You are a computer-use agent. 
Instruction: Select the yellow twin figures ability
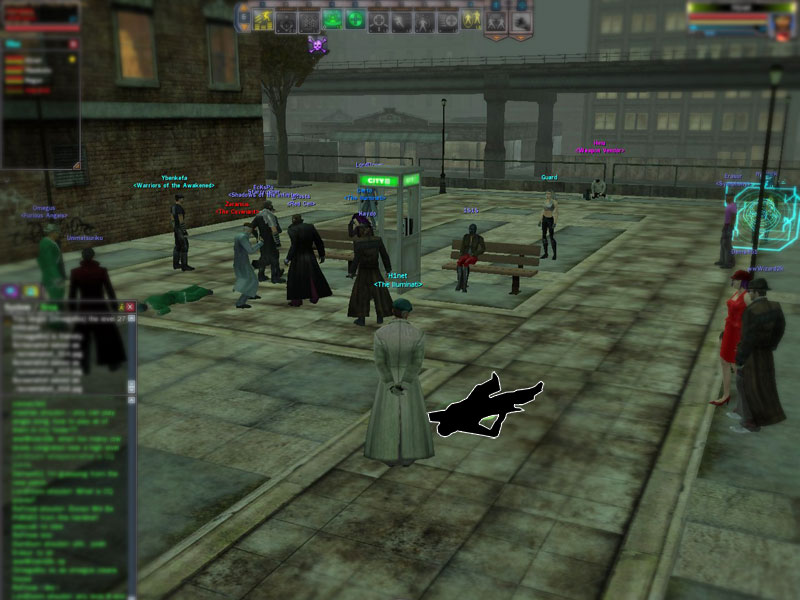[x=472, y=19]
